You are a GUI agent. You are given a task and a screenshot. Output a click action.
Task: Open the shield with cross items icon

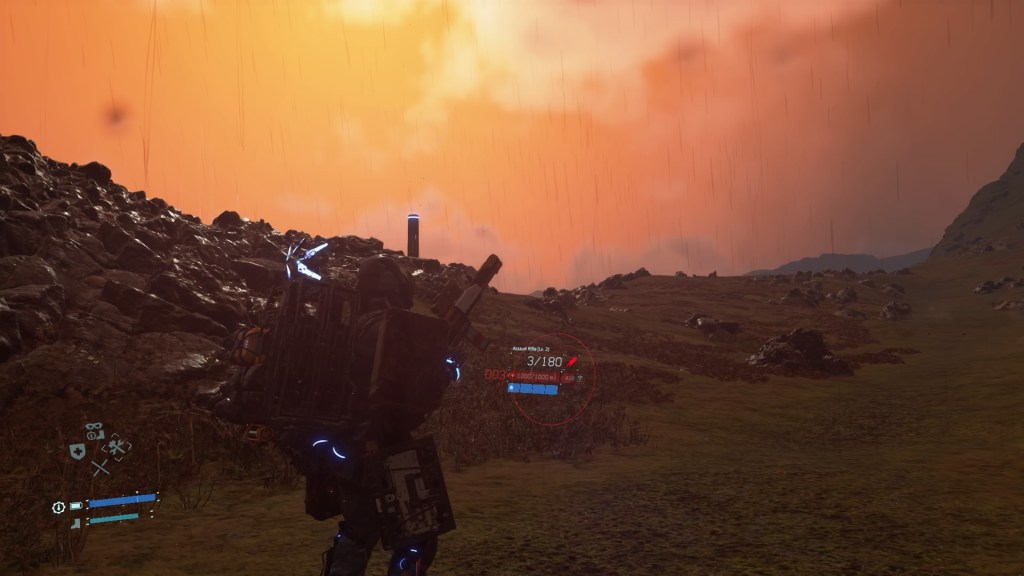click(77, 451)
